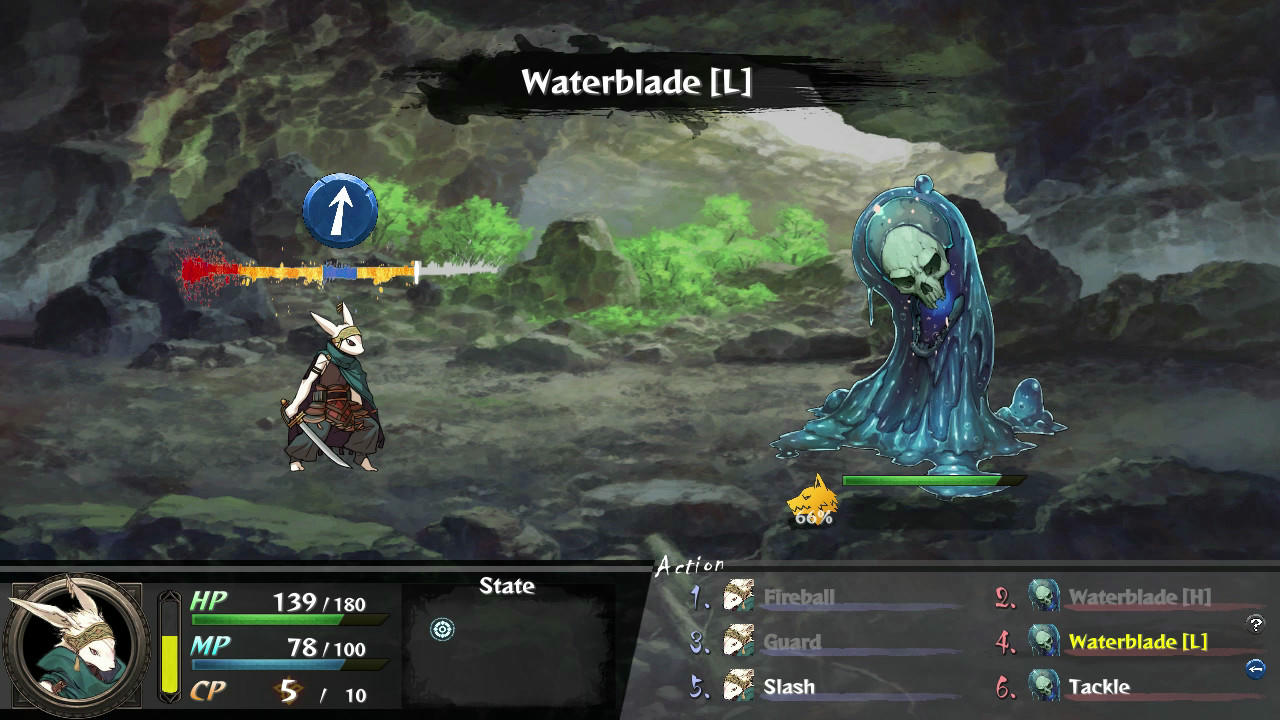Choose the Tackle action entry
Screen dimensions: 1280x720
tap(1102, 687)
